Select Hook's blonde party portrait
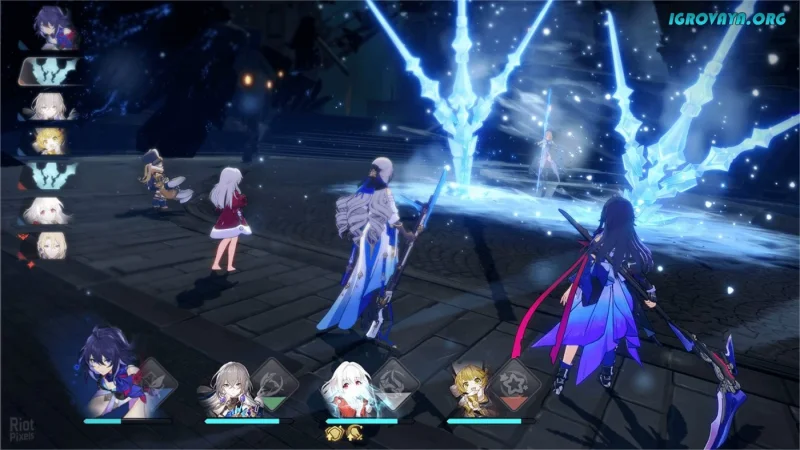This screenshot has width=800, height=450. 470,387
